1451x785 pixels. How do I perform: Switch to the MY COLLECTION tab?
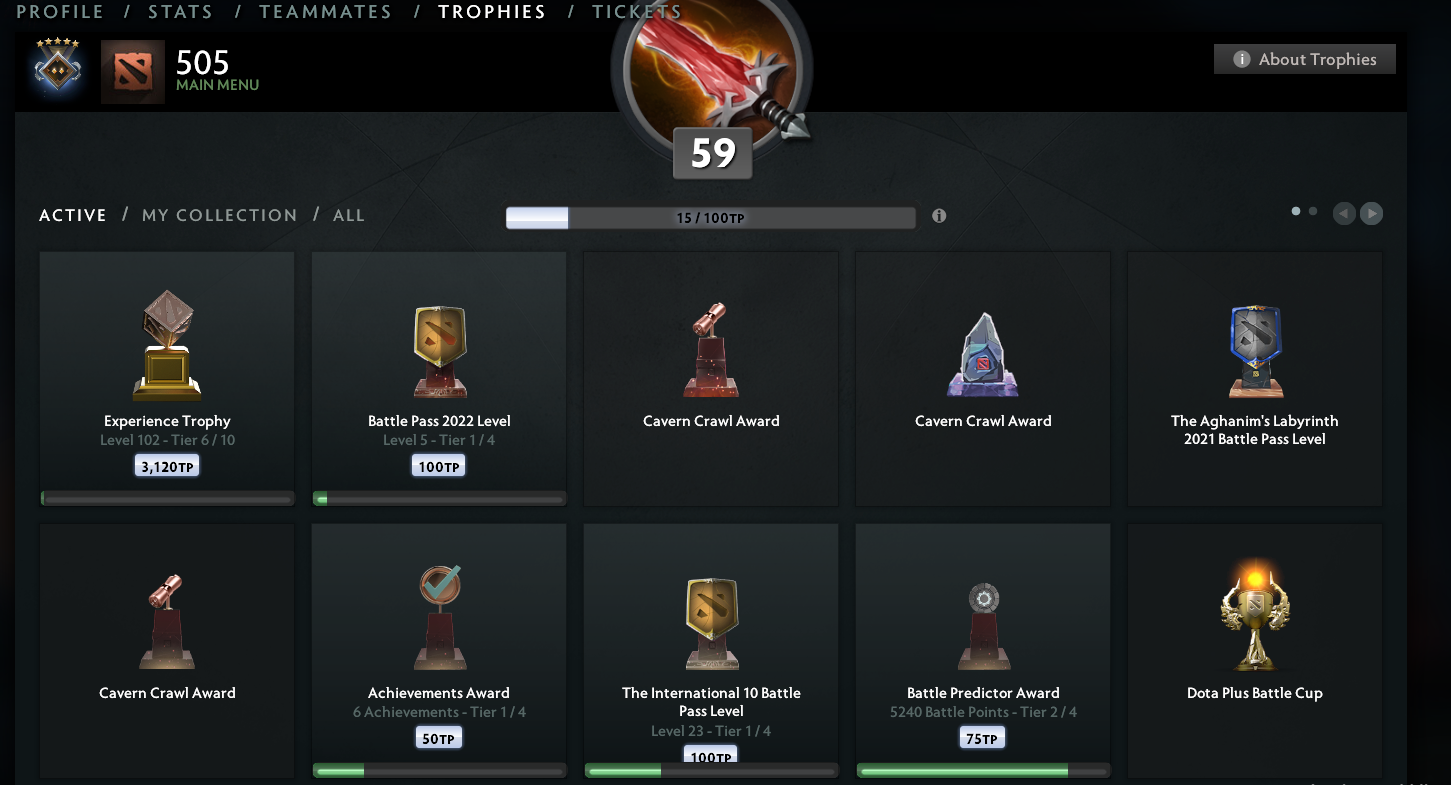click(219, 215)
